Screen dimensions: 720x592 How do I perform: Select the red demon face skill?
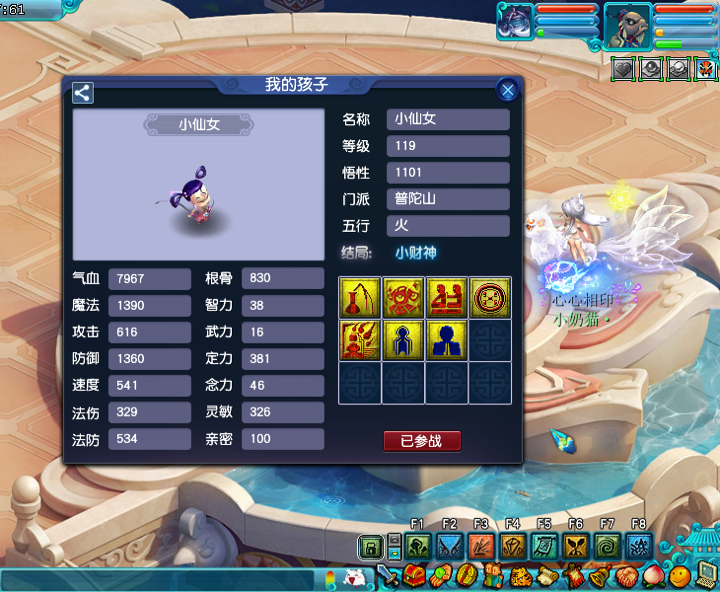pos(402,297)
